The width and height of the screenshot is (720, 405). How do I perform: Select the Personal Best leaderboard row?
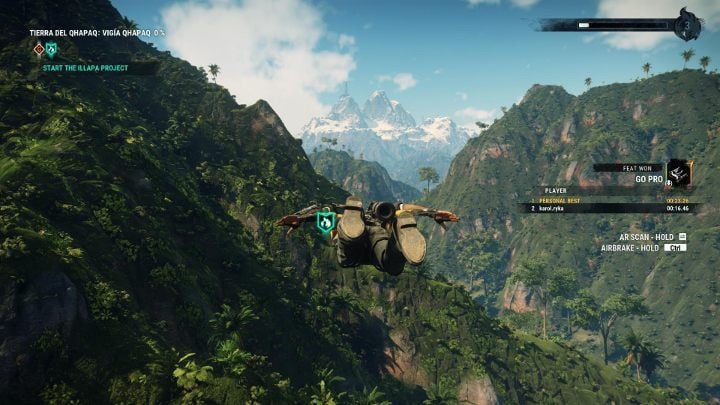612,200
